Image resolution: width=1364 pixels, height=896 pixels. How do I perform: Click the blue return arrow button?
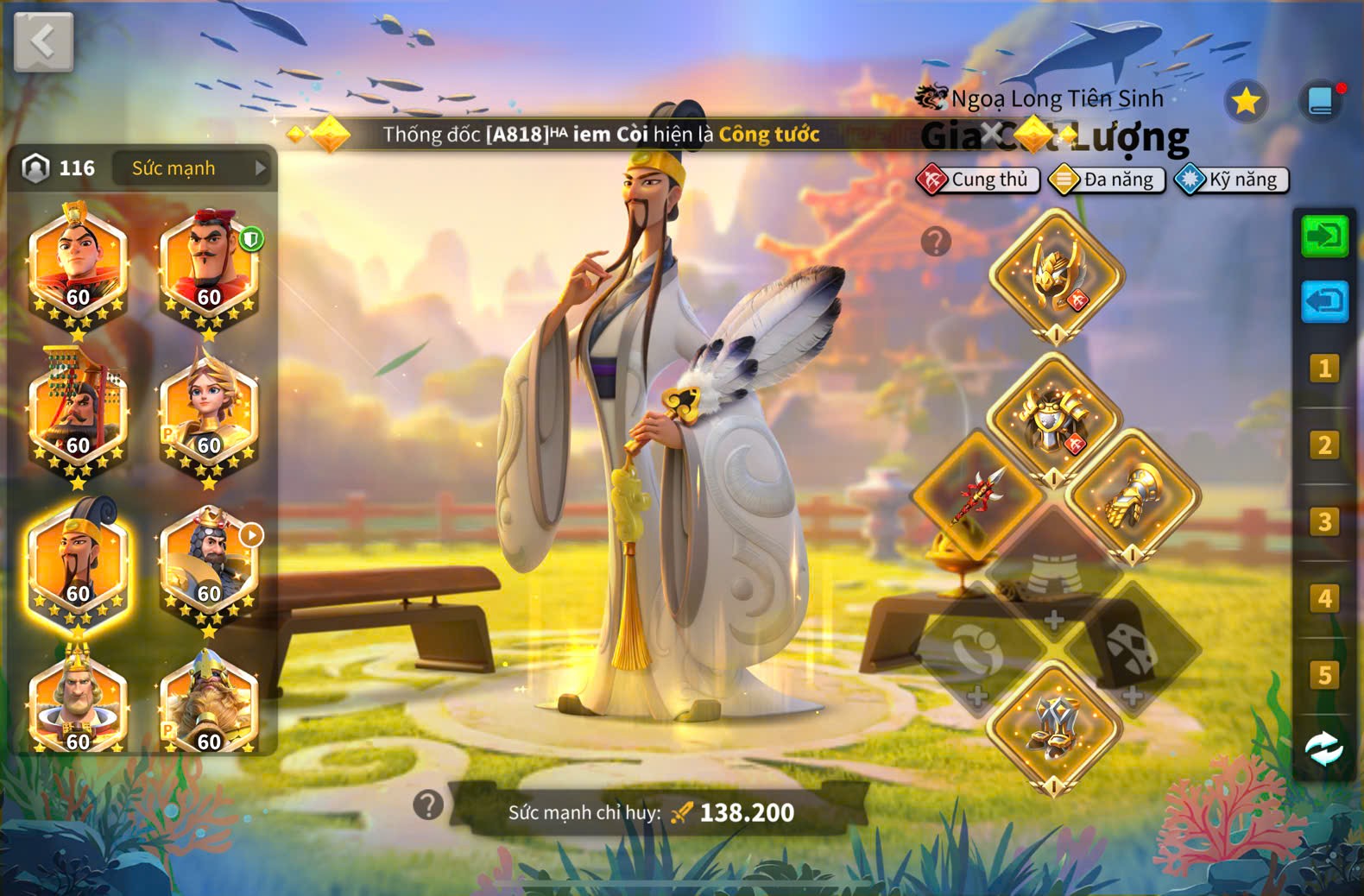tap(1324, 301)
